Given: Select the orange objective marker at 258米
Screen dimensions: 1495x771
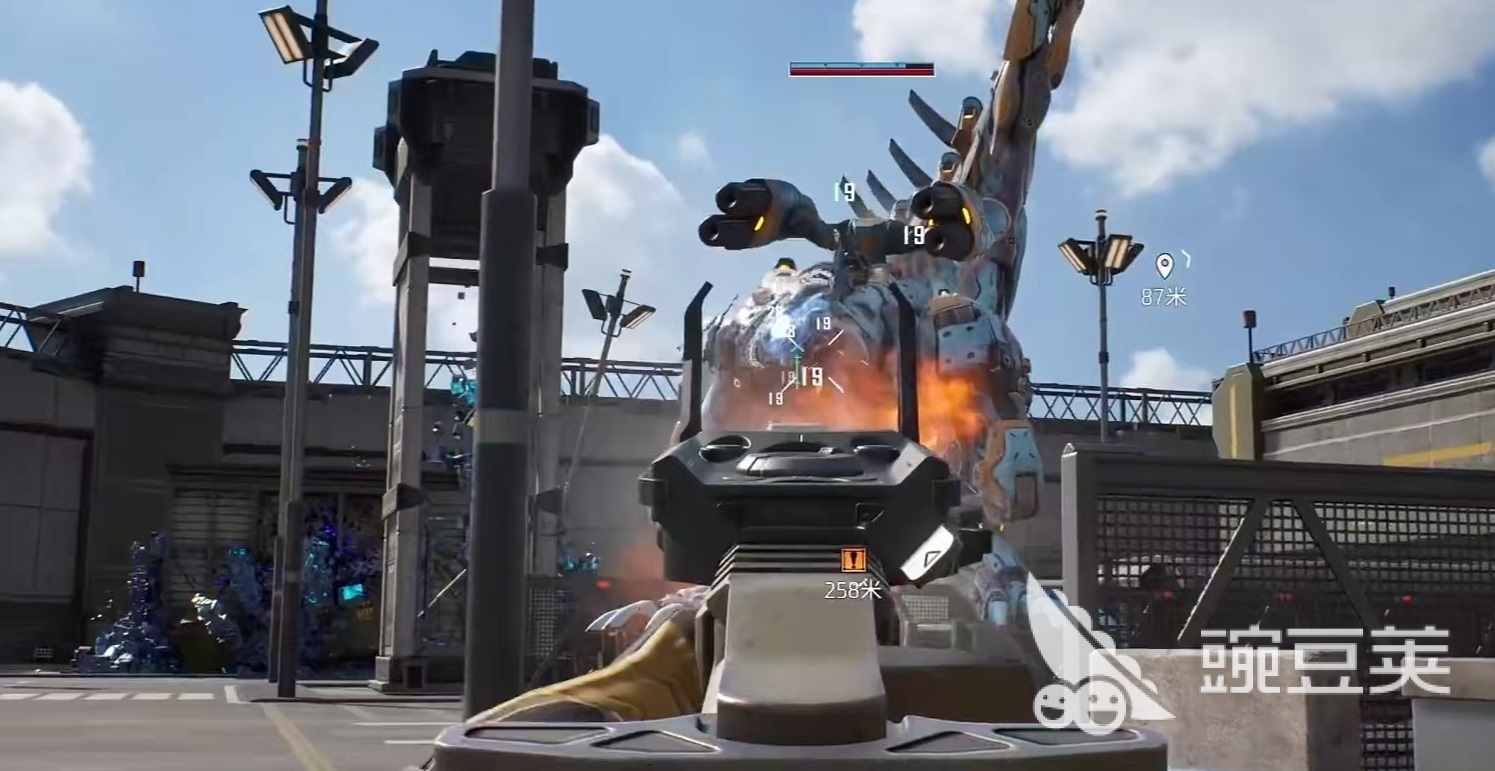Looking at the screenshot, I should (853, 561).
